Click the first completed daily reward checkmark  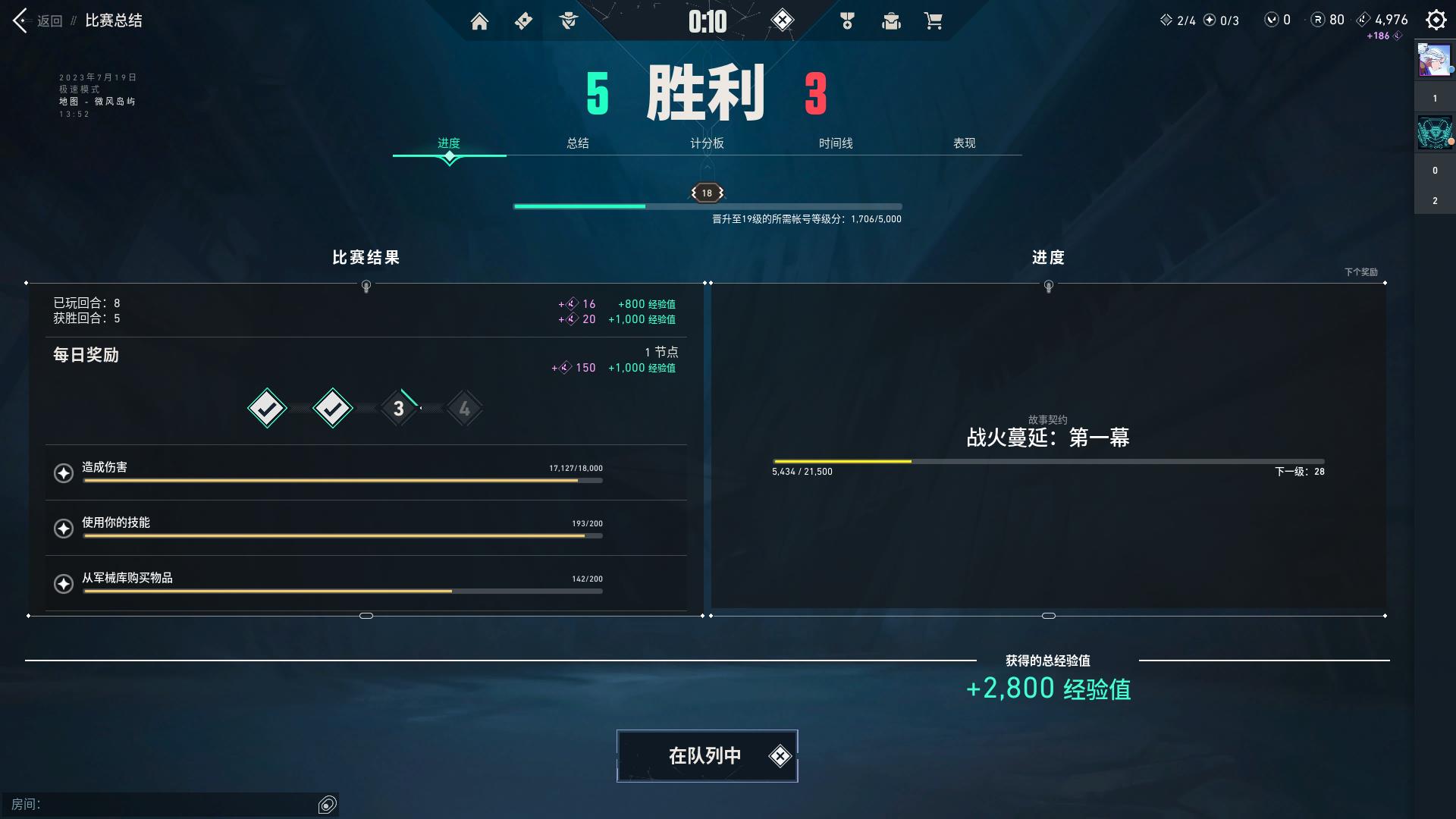[266, 407]
